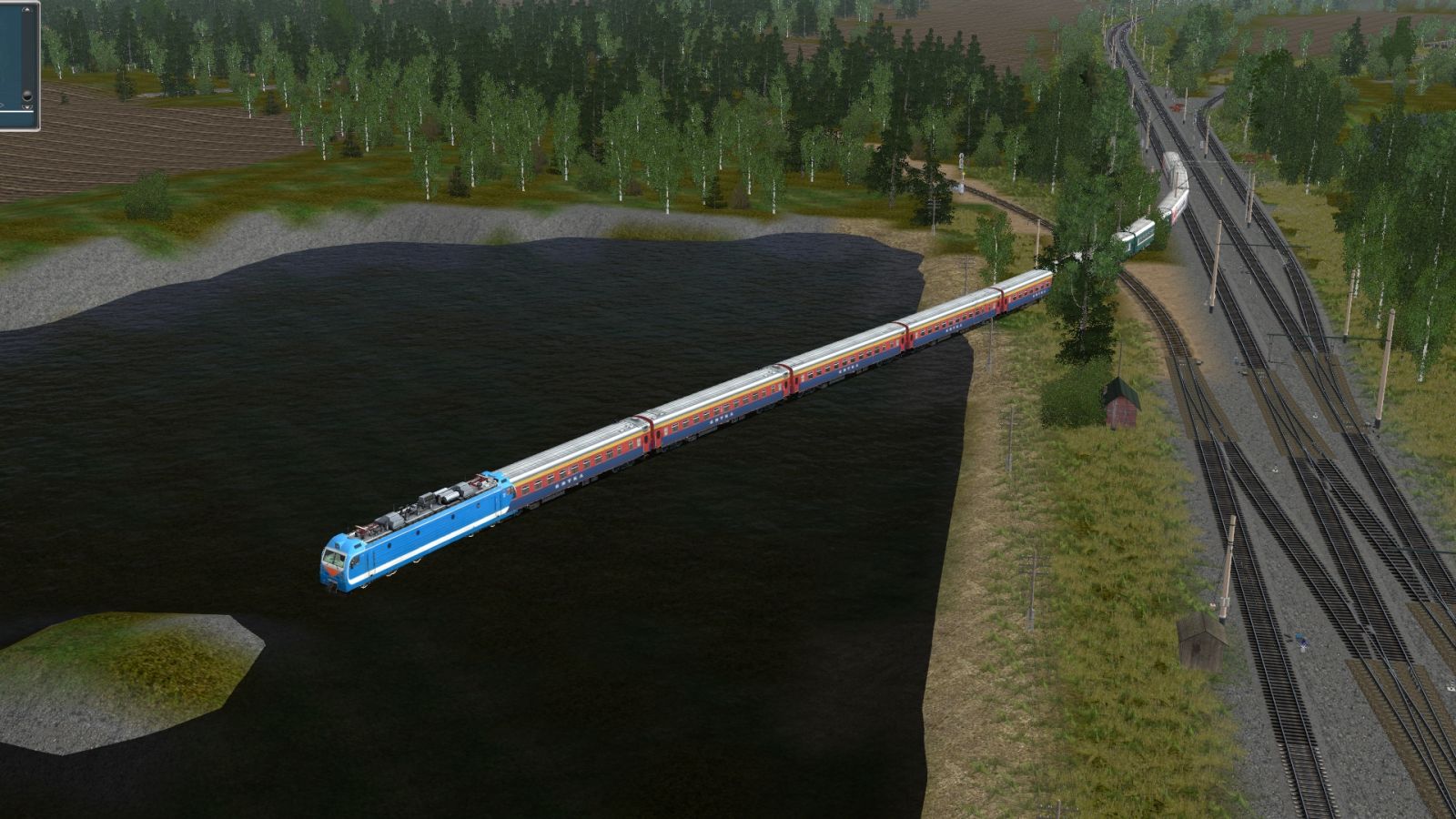This screenshot has height=819, width=1456.
Task: Click the scroll-up arrow in the message panel
Action: click(x=27, y=10)
